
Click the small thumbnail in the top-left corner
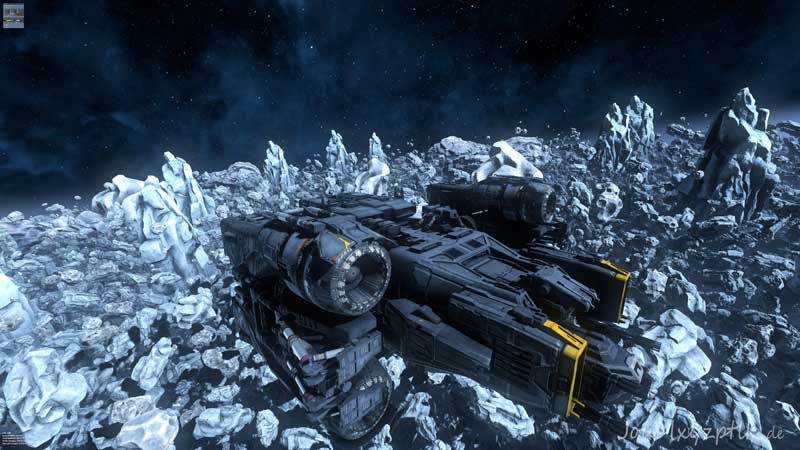(x=13, y=16)
